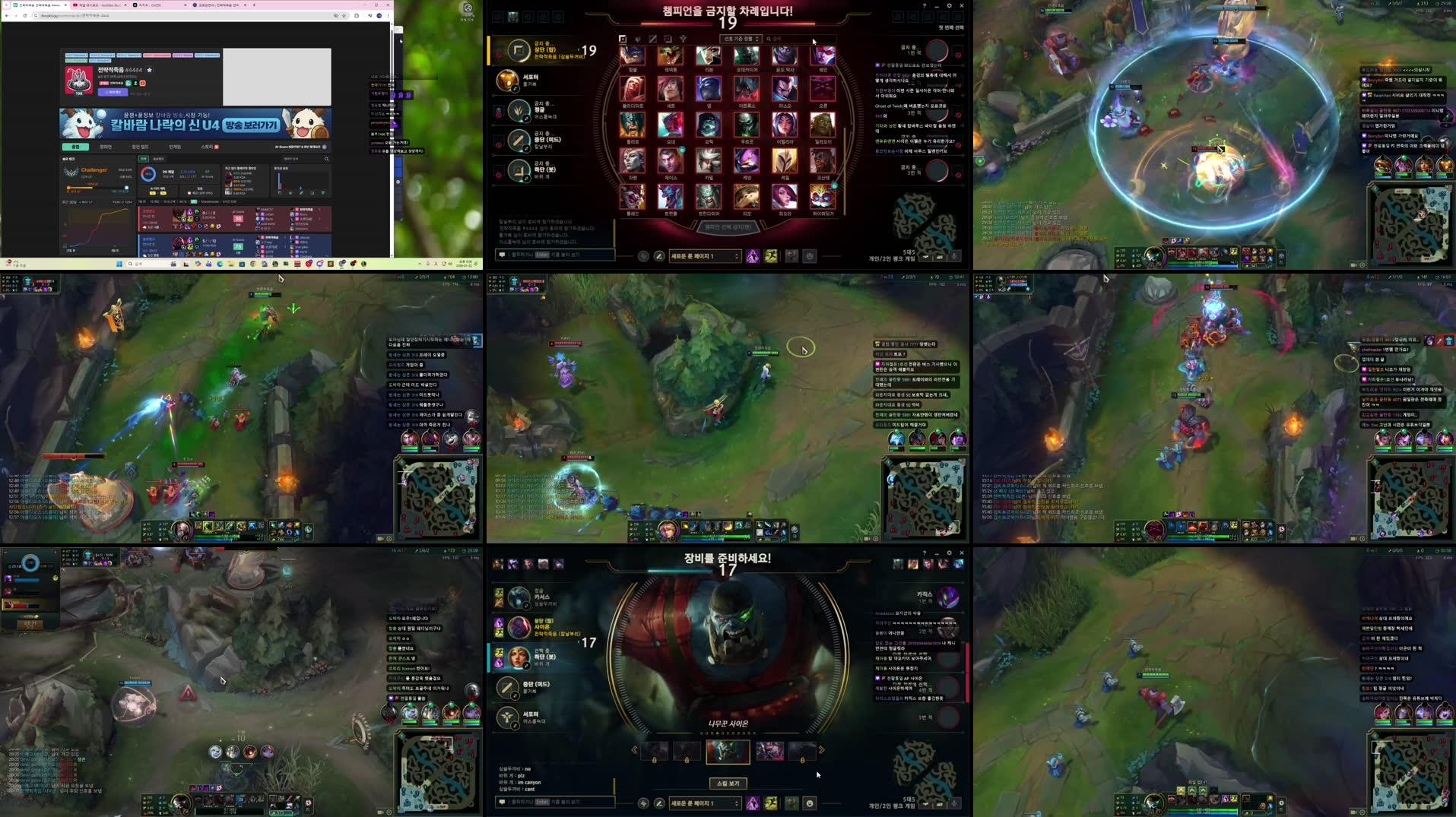Click the purple summoner spell icon next to the rune selector
The width and height of the screenshot is (1456, 817).
tap(751, 256)
